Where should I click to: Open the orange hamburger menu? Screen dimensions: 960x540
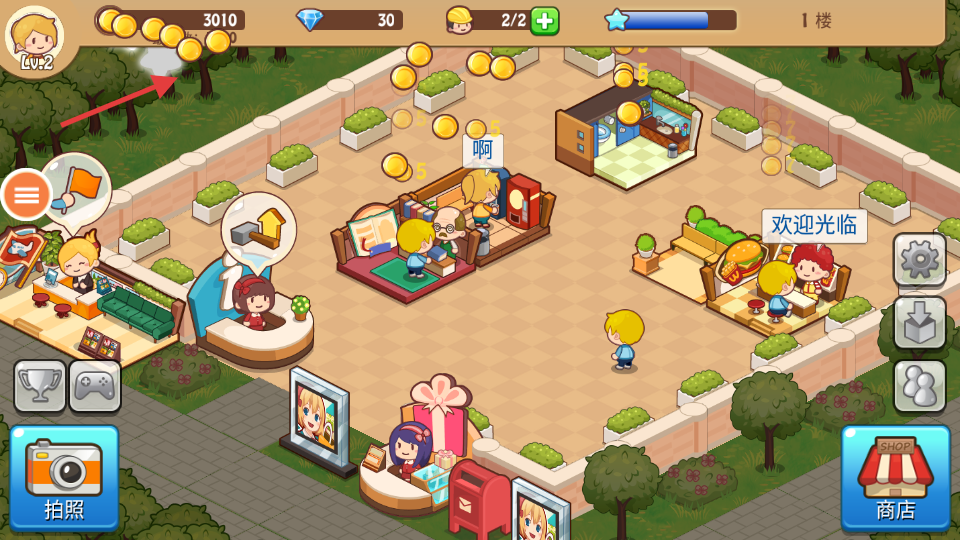coord(26,195)
